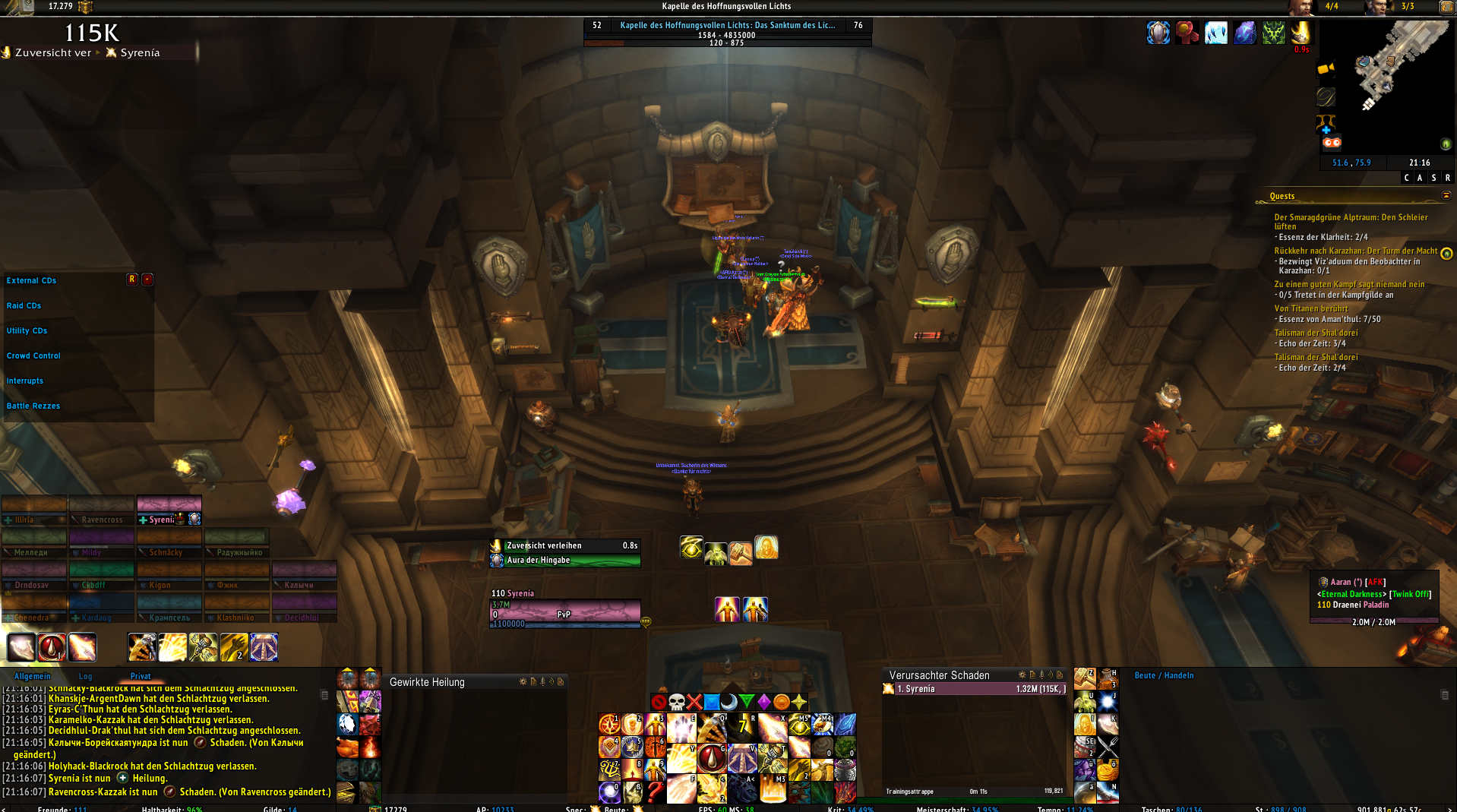Click the yellow camera minimap icon

pos(1326,69)
